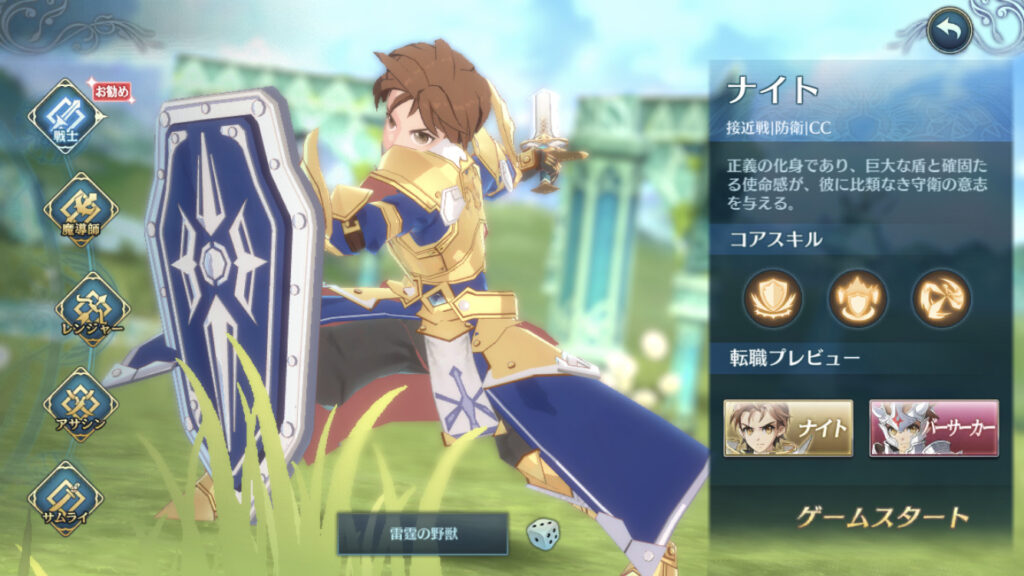Image resolution: width=1024 pixels, height=576 pixels.
Task: Choose the 魔導師 mage class
Action: point(80,209)
